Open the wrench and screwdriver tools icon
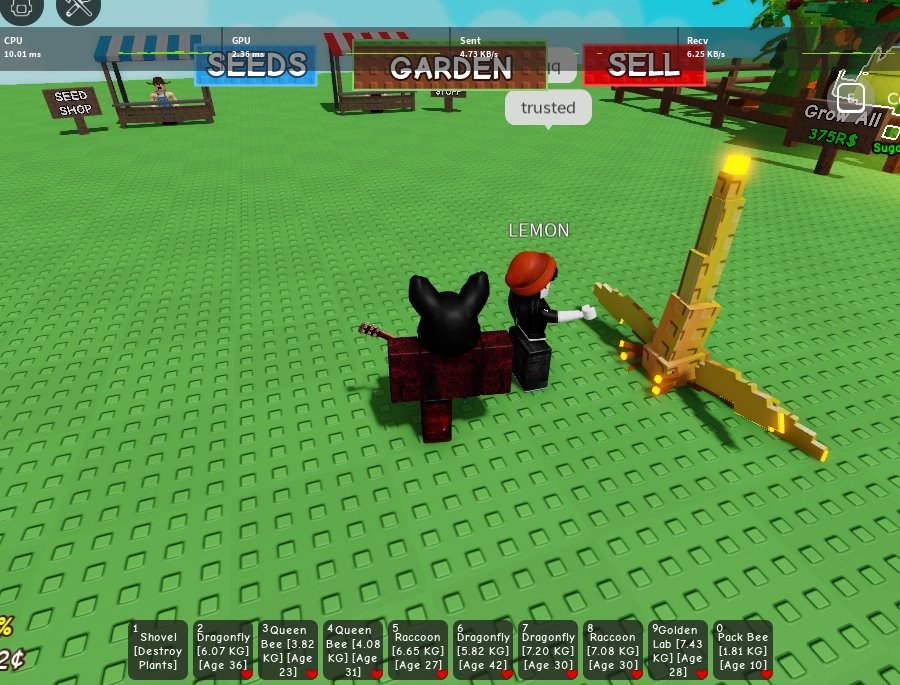900x685 pixels. click(x=78, y=8)
